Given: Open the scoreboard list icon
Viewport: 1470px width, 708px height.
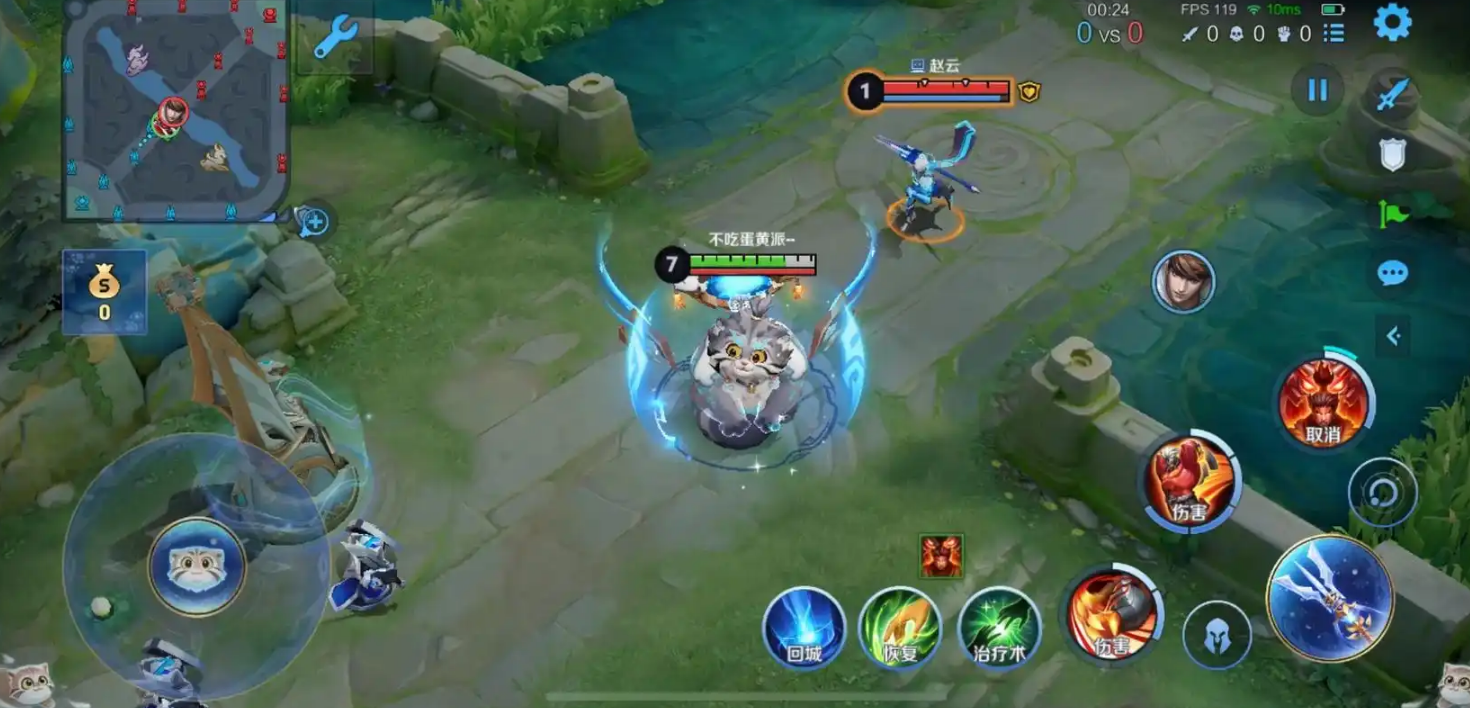Looking at the screenshot, I should tap(1334, 34).
